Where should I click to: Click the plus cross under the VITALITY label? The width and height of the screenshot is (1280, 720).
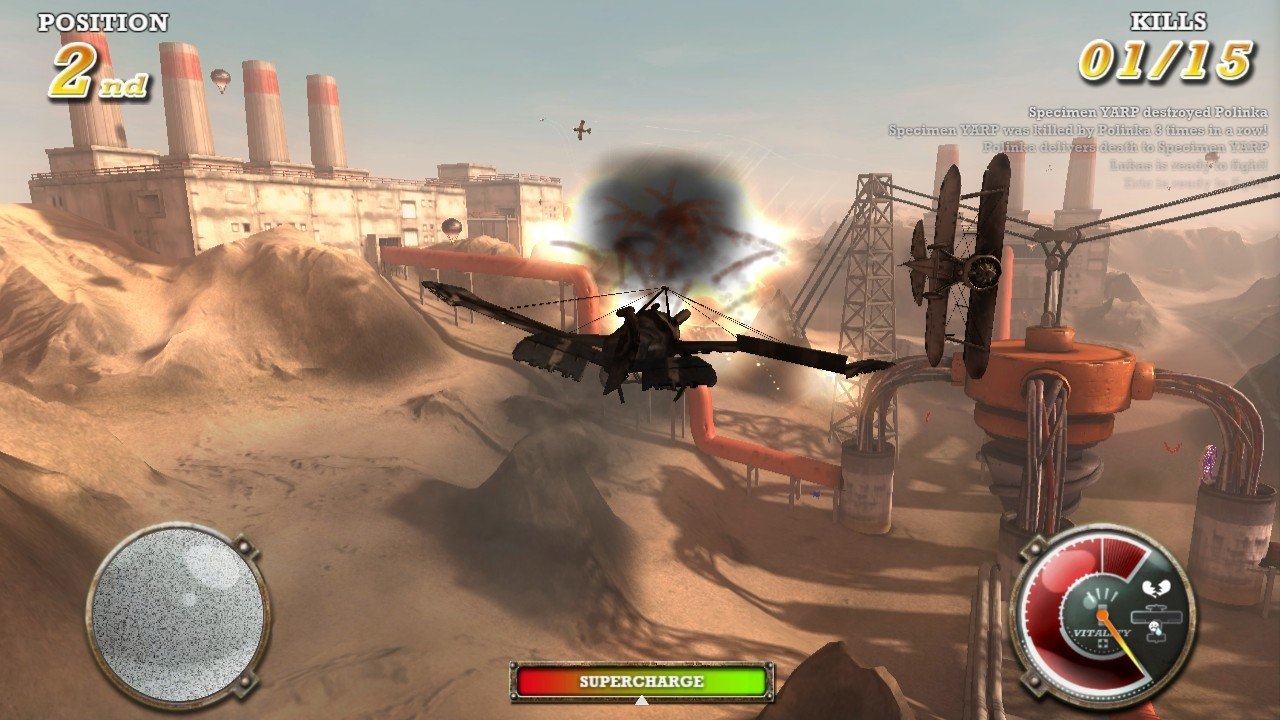click(x=1103, y=644)
